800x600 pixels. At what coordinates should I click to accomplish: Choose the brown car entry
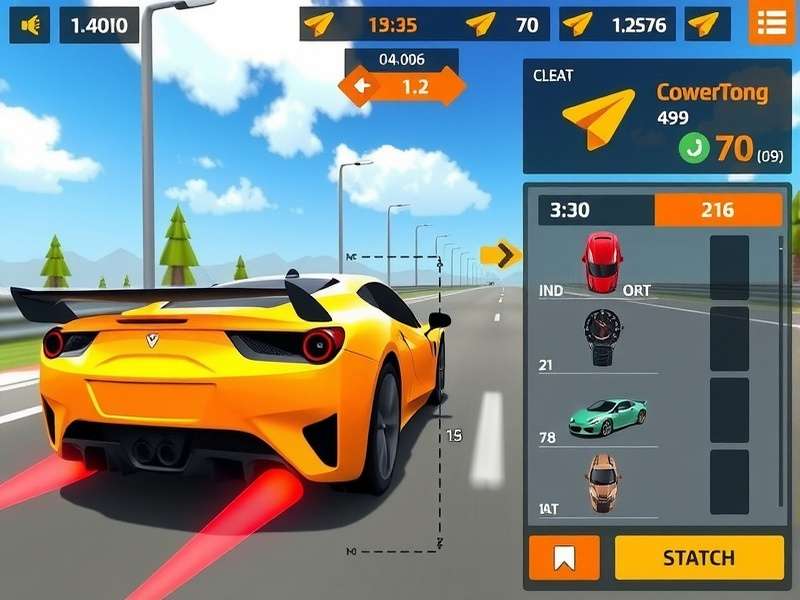[x=603, y=482]
